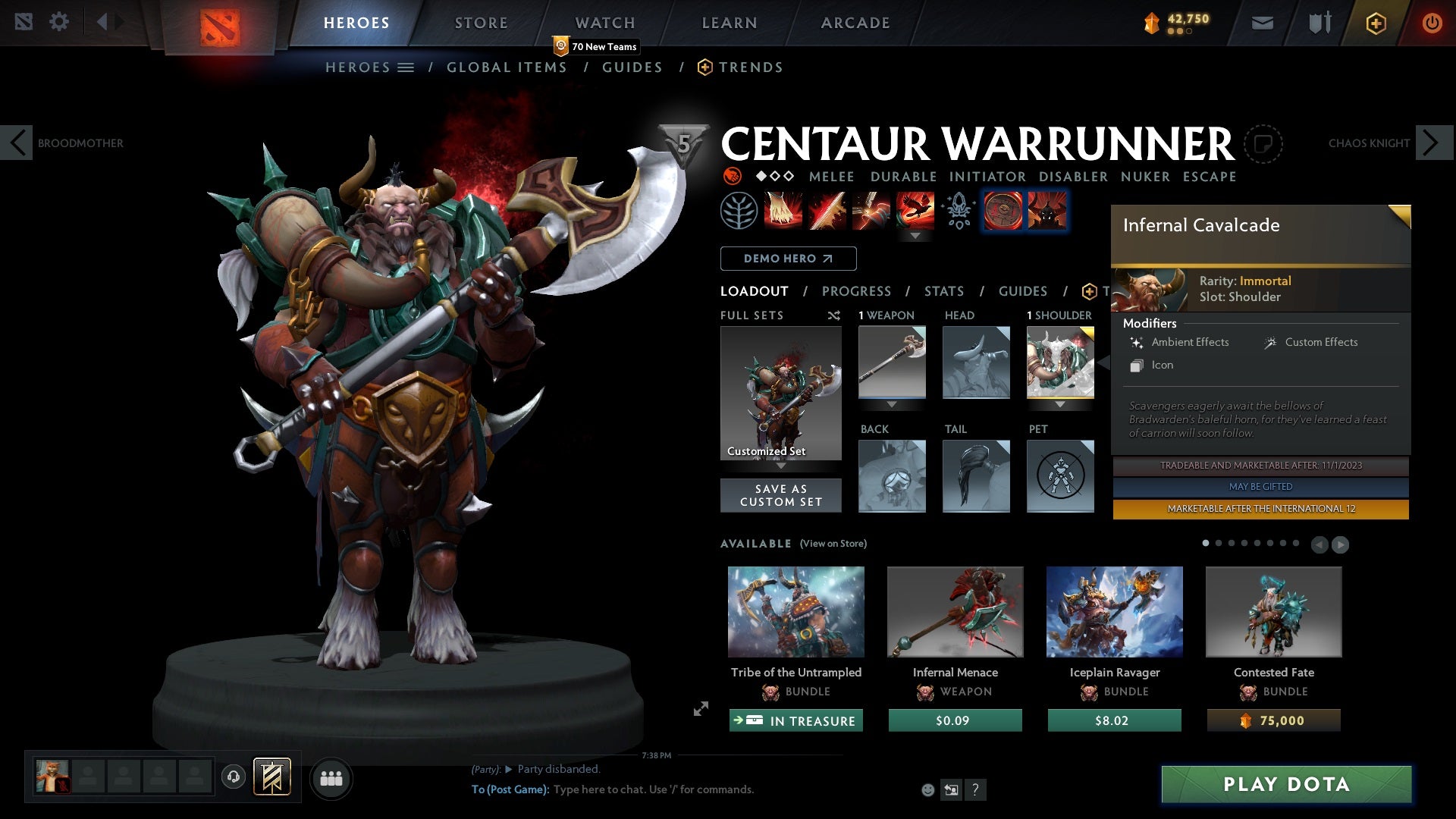Click the SAVE AS CUSTOM SET button
Image resolution: width=1456 pixels, height=819 pixels.
[781, 494]
